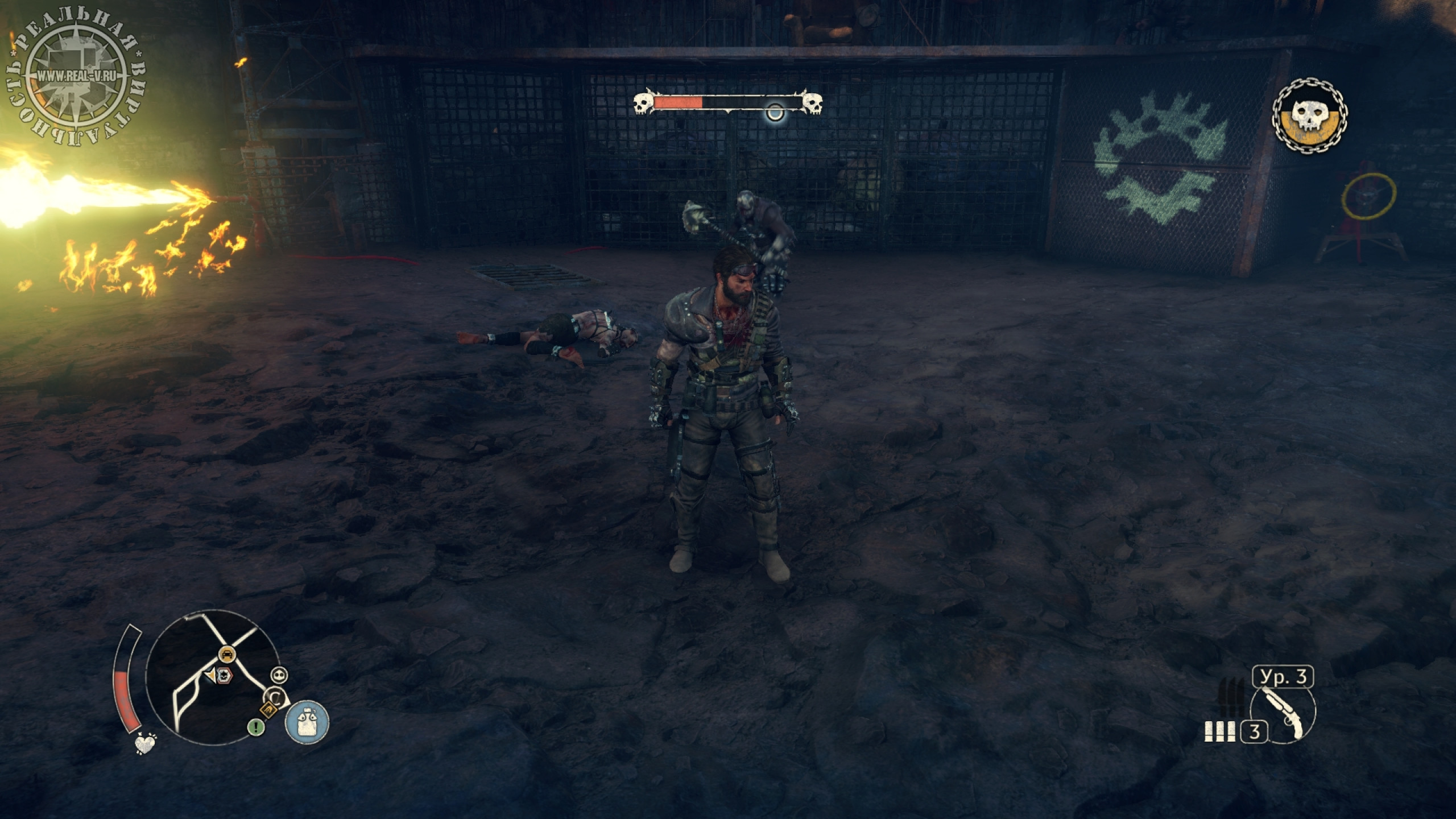Select the yellow car marker on minimap

pyautogui.click(x=227, y=654)
